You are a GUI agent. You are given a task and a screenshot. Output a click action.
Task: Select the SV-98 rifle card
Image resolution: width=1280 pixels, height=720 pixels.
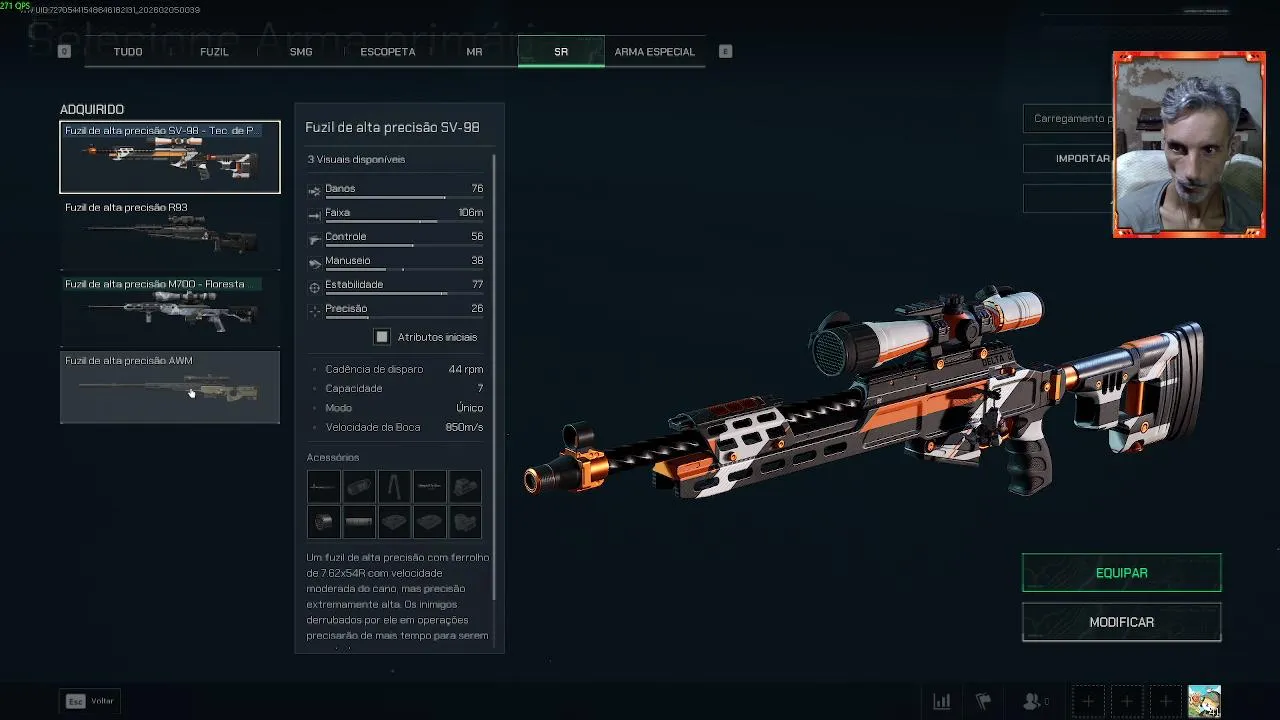click(x=170, y=157)
